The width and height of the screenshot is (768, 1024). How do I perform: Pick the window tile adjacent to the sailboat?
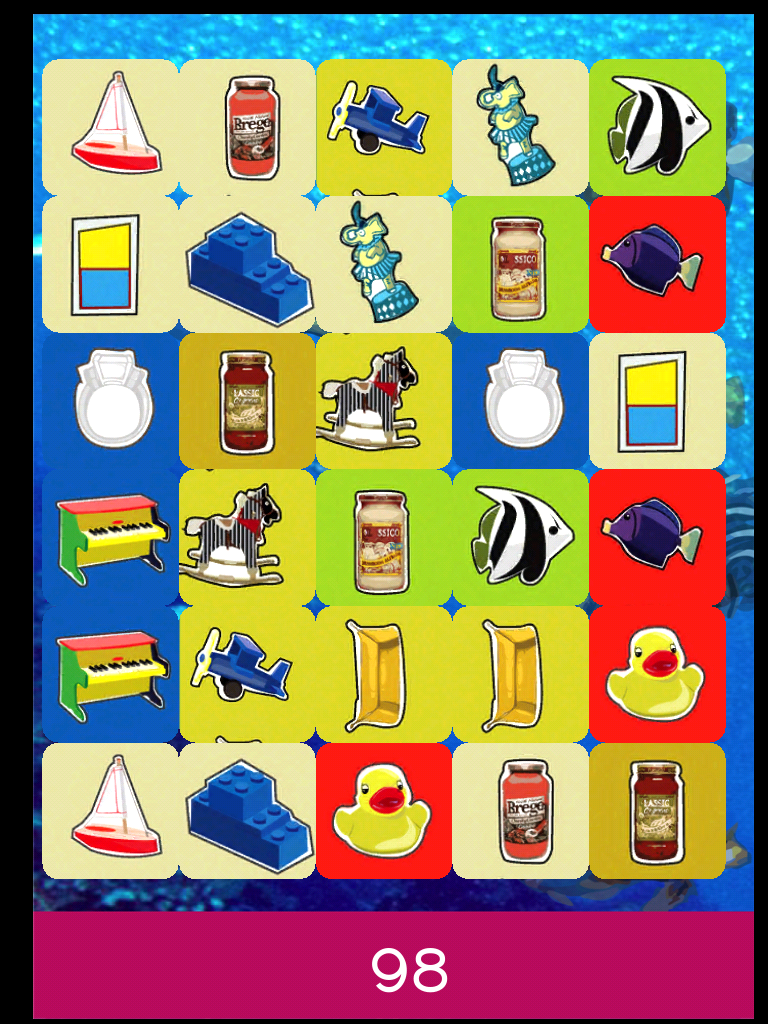(110, 264)
